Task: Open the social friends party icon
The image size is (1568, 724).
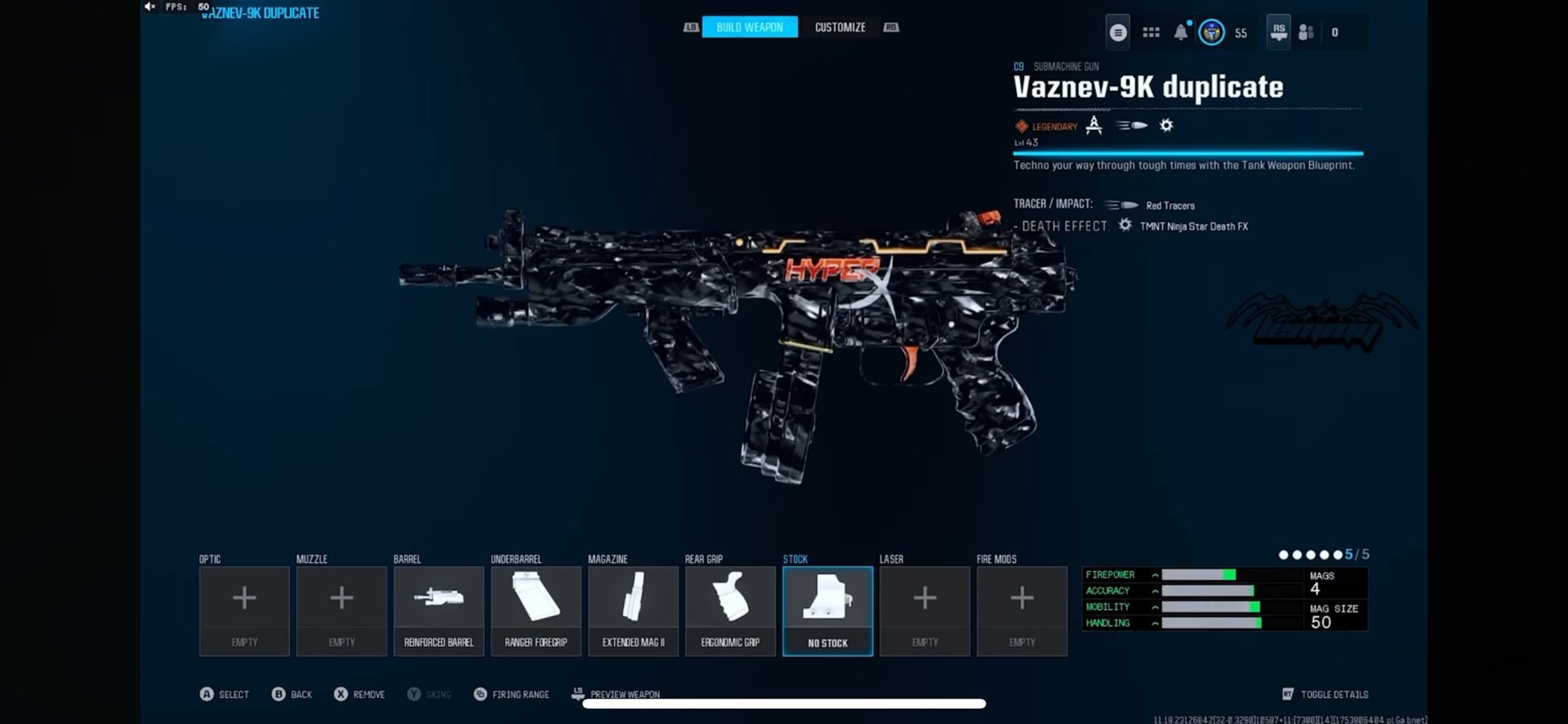Action: click(1306, 33)
